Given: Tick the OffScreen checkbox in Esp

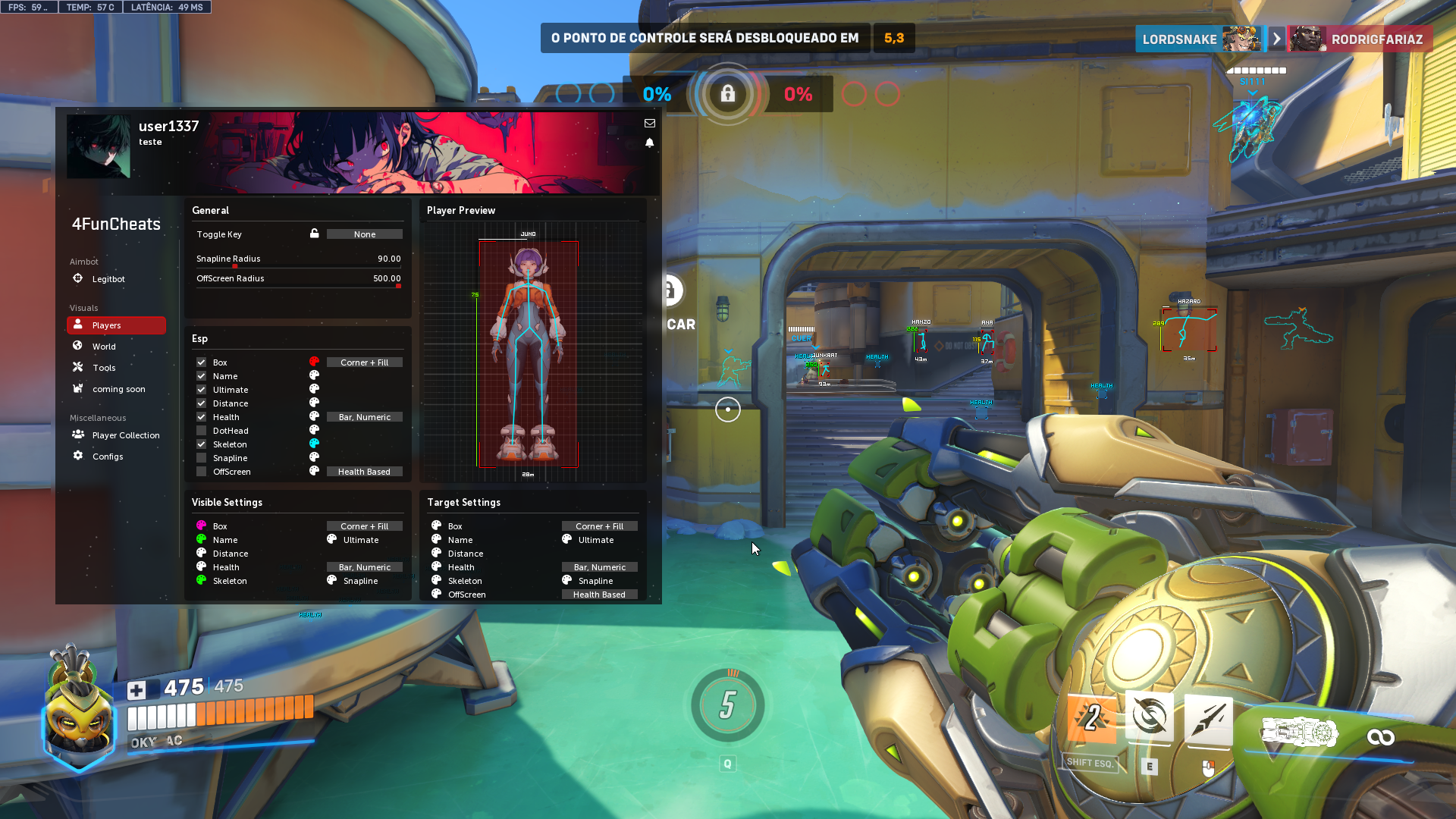Looking at the screenshot, I should [x=202, y=472].
